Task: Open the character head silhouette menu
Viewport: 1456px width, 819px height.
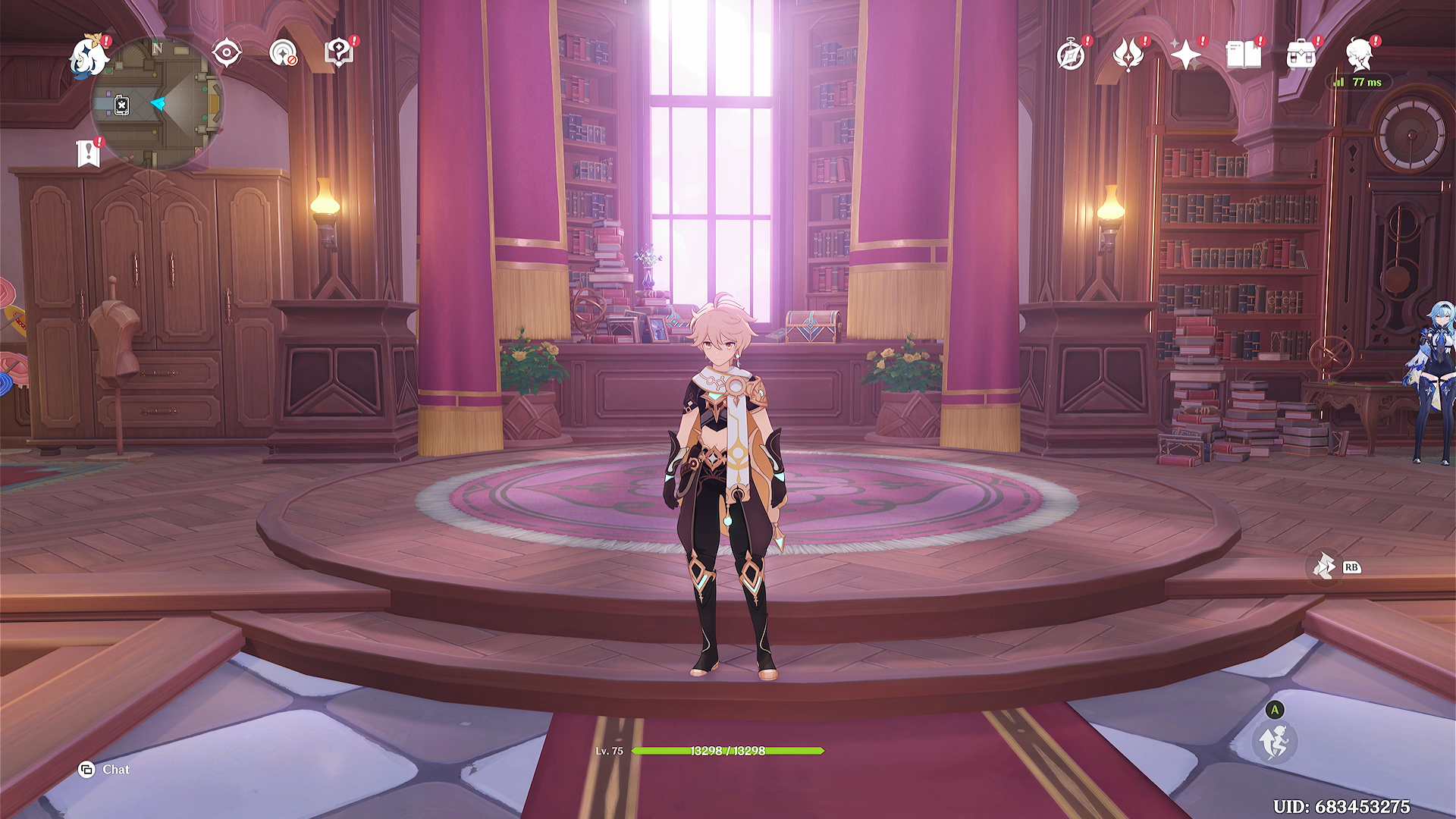Action: point(1359,55)
